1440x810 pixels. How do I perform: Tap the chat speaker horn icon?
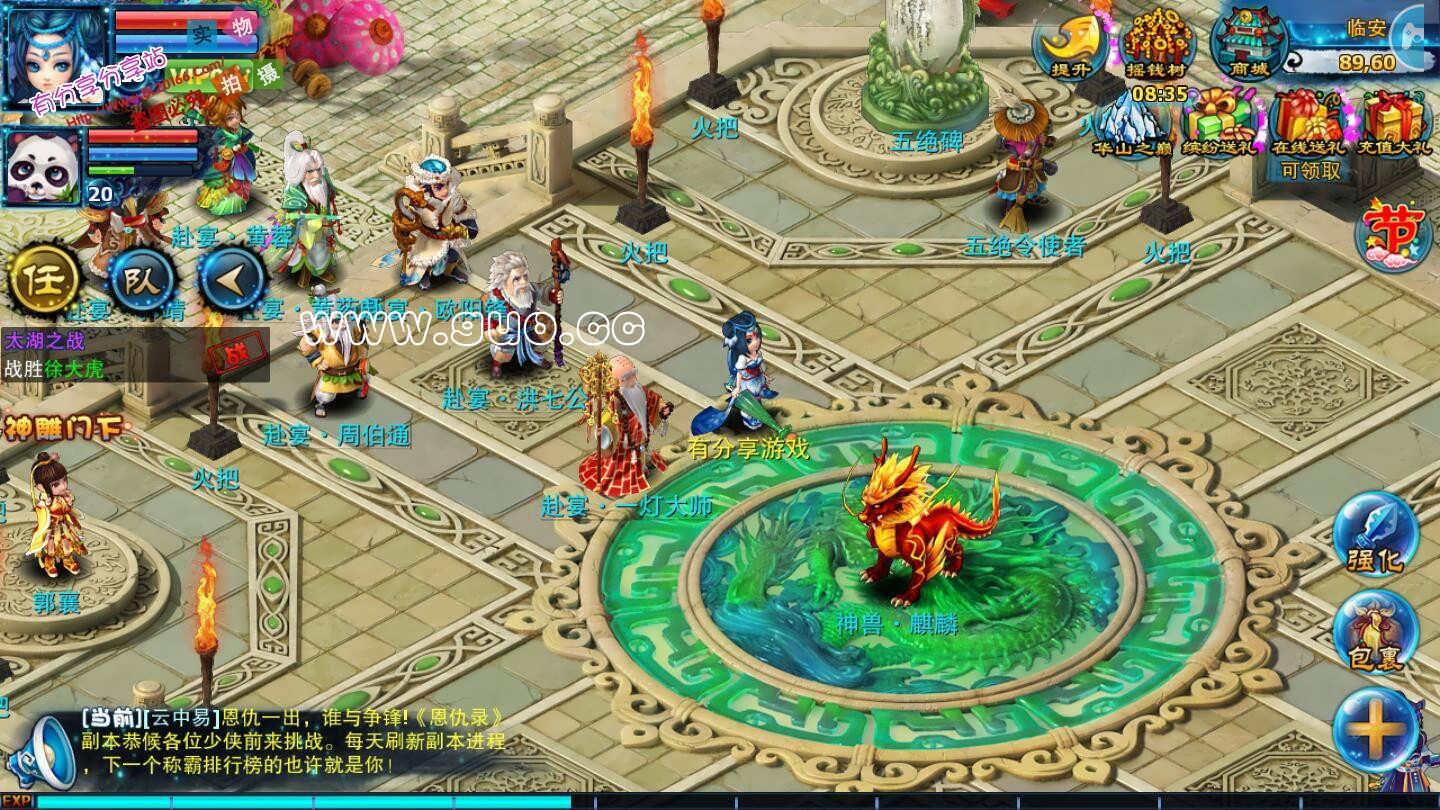(x=52, y=750)
